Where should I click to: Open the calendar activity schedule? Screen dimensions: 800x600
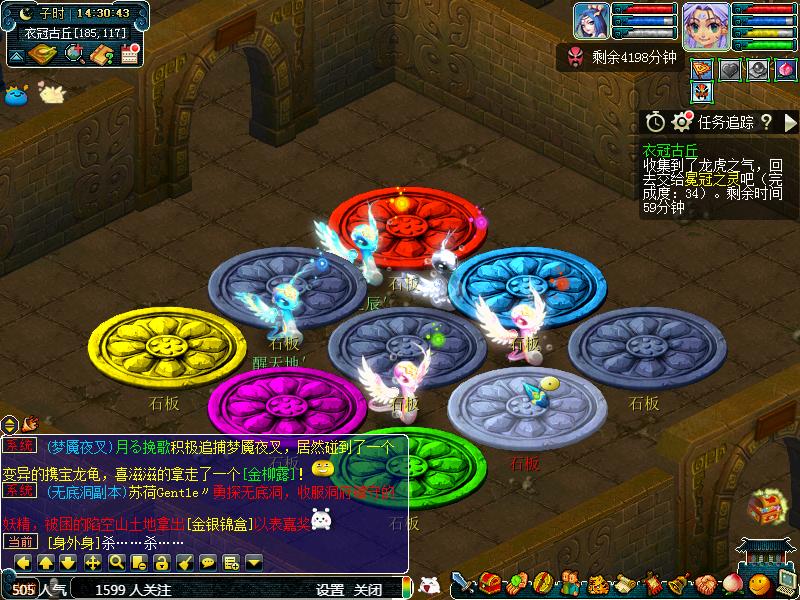click(129, 55)
